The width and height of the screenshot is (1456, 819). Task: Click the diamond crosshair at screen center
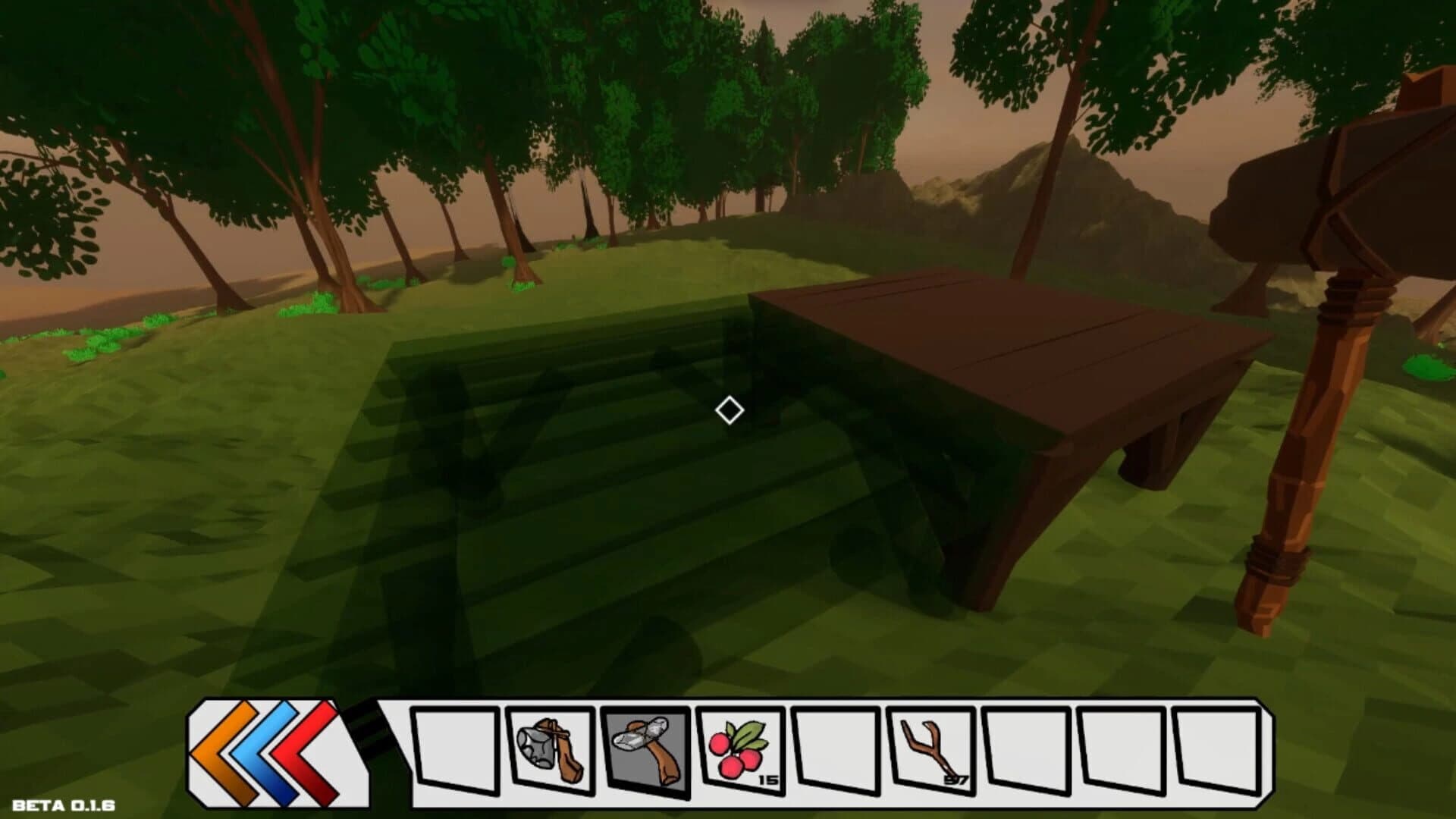[728, 409]
